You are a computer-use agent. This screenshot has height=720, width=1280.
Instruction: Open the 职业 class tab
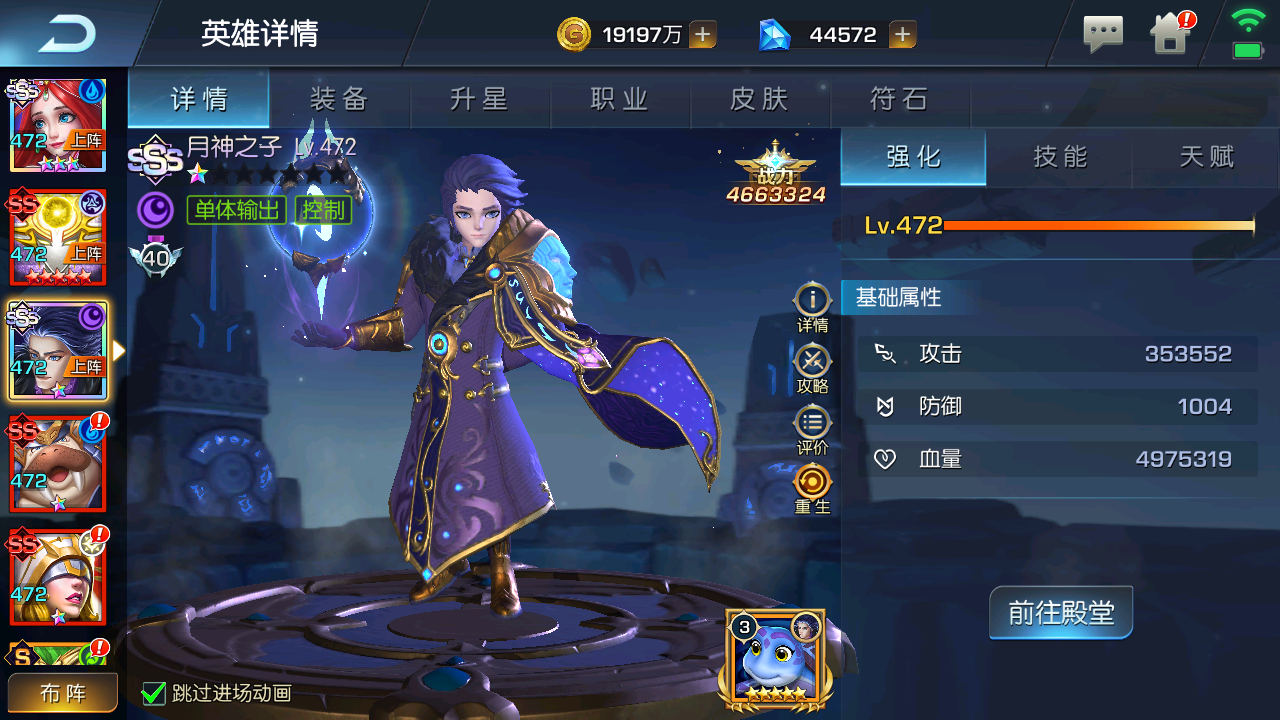tap(620, 99)
